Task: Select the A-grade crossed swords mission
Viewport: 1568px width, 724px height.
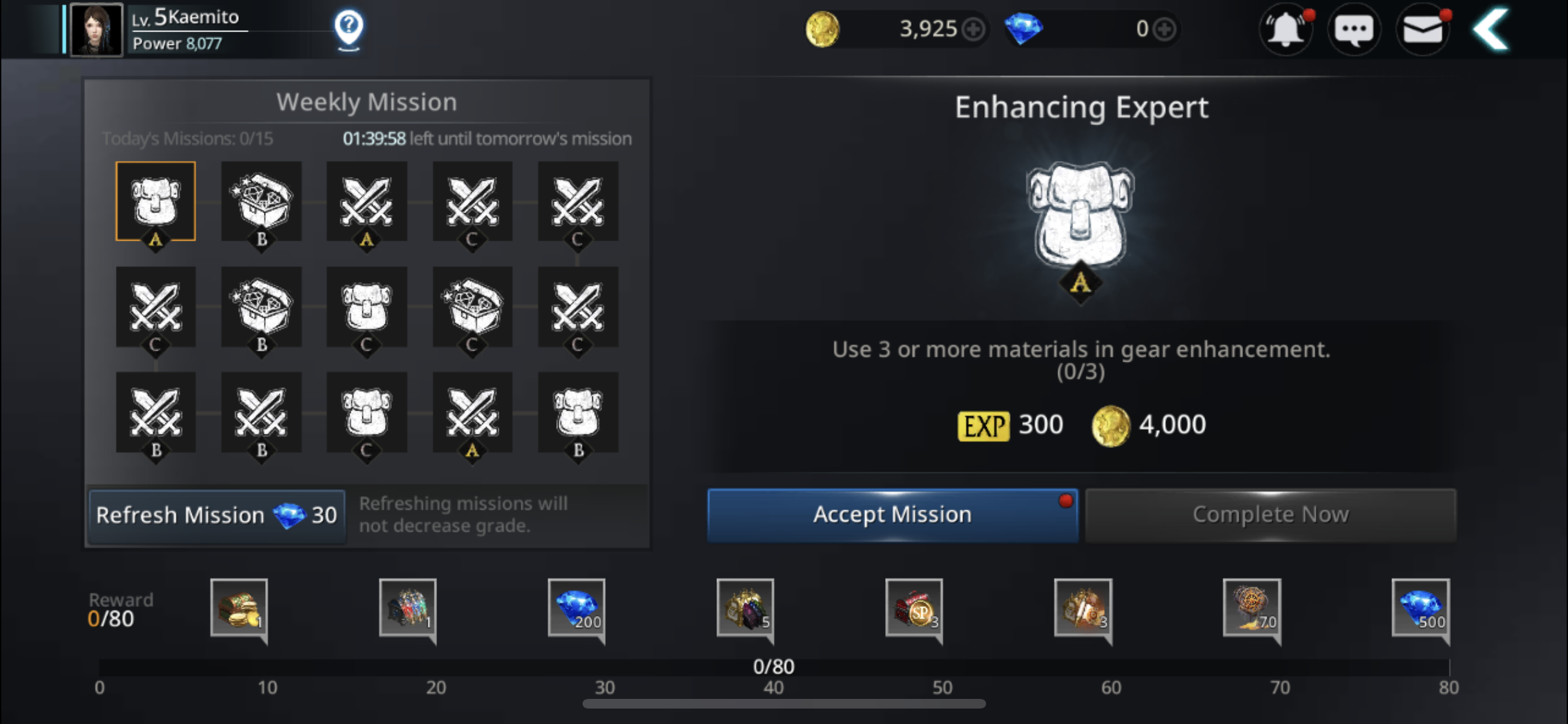Action: (x=366, y=201)
